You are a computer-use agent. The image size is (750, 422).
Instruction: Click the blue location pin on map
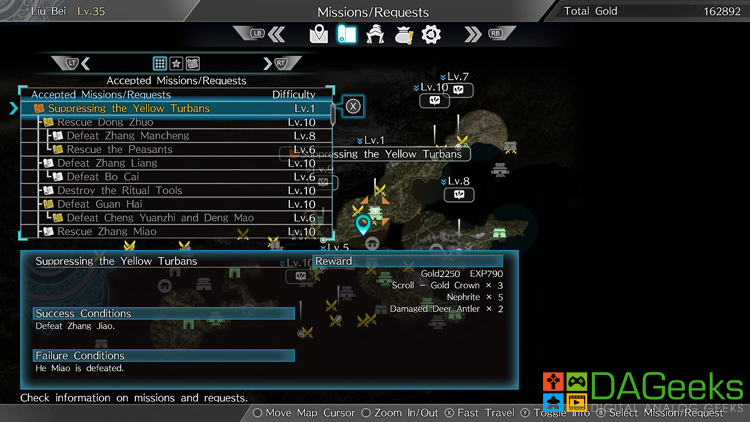[x=363, y=225]
